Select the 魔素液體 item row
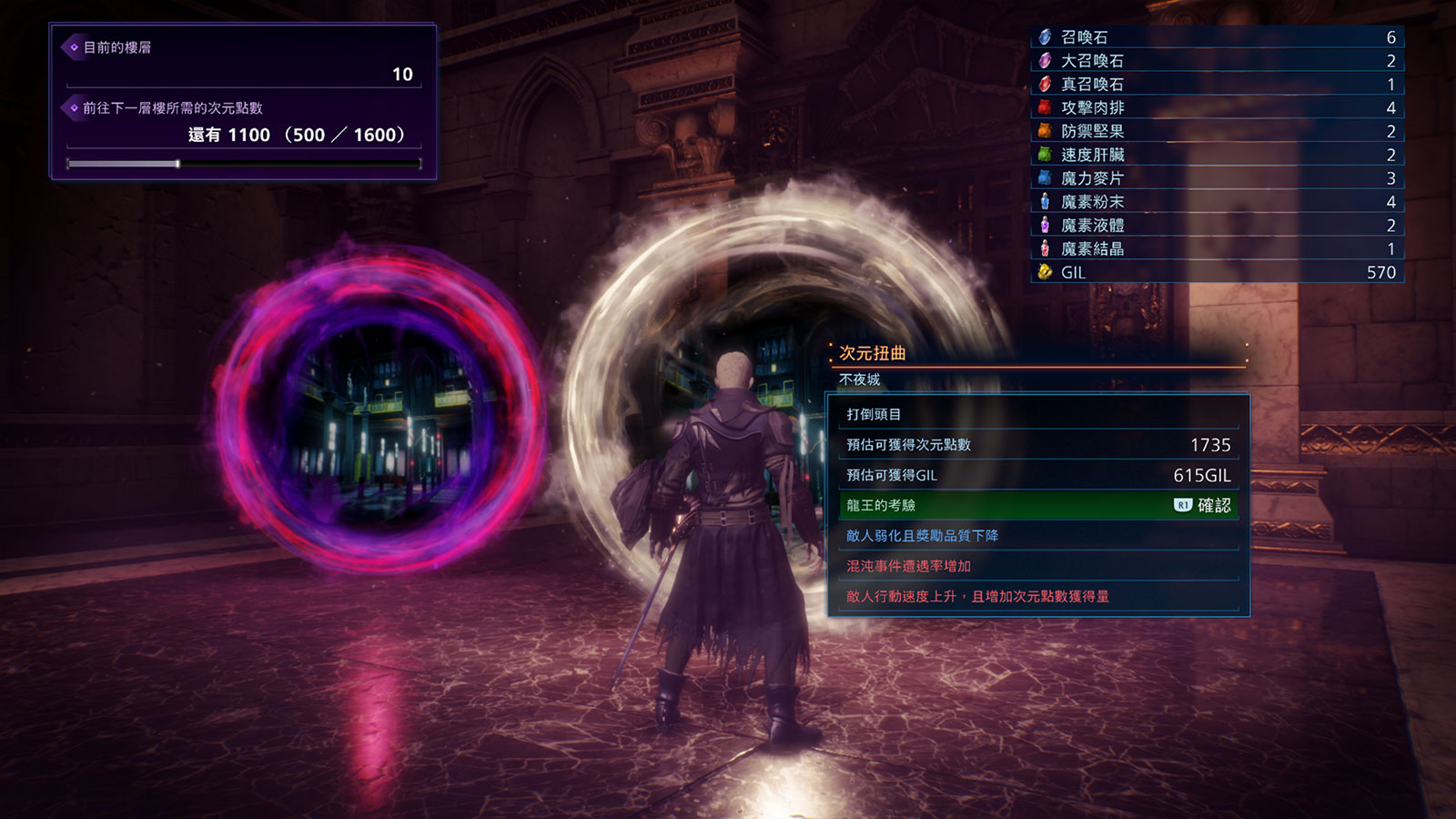This screenshot has width=1456, height=819. click(x=1217, y=226)
